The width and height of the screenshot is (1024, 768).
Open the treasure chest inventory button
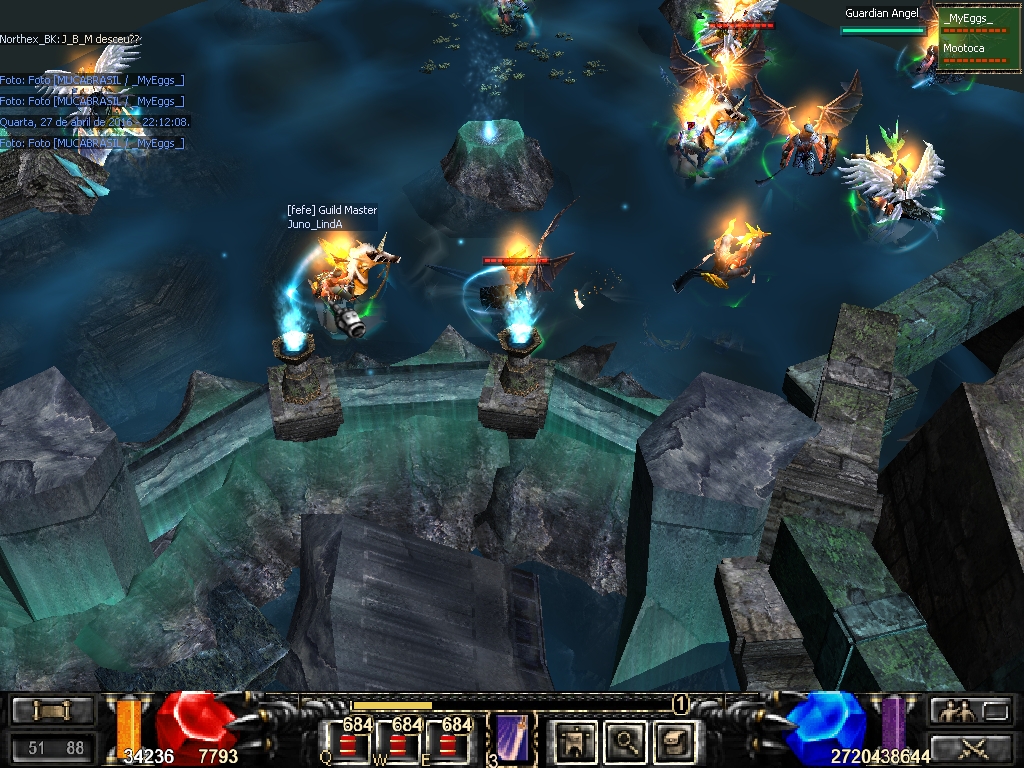(673, 741)
